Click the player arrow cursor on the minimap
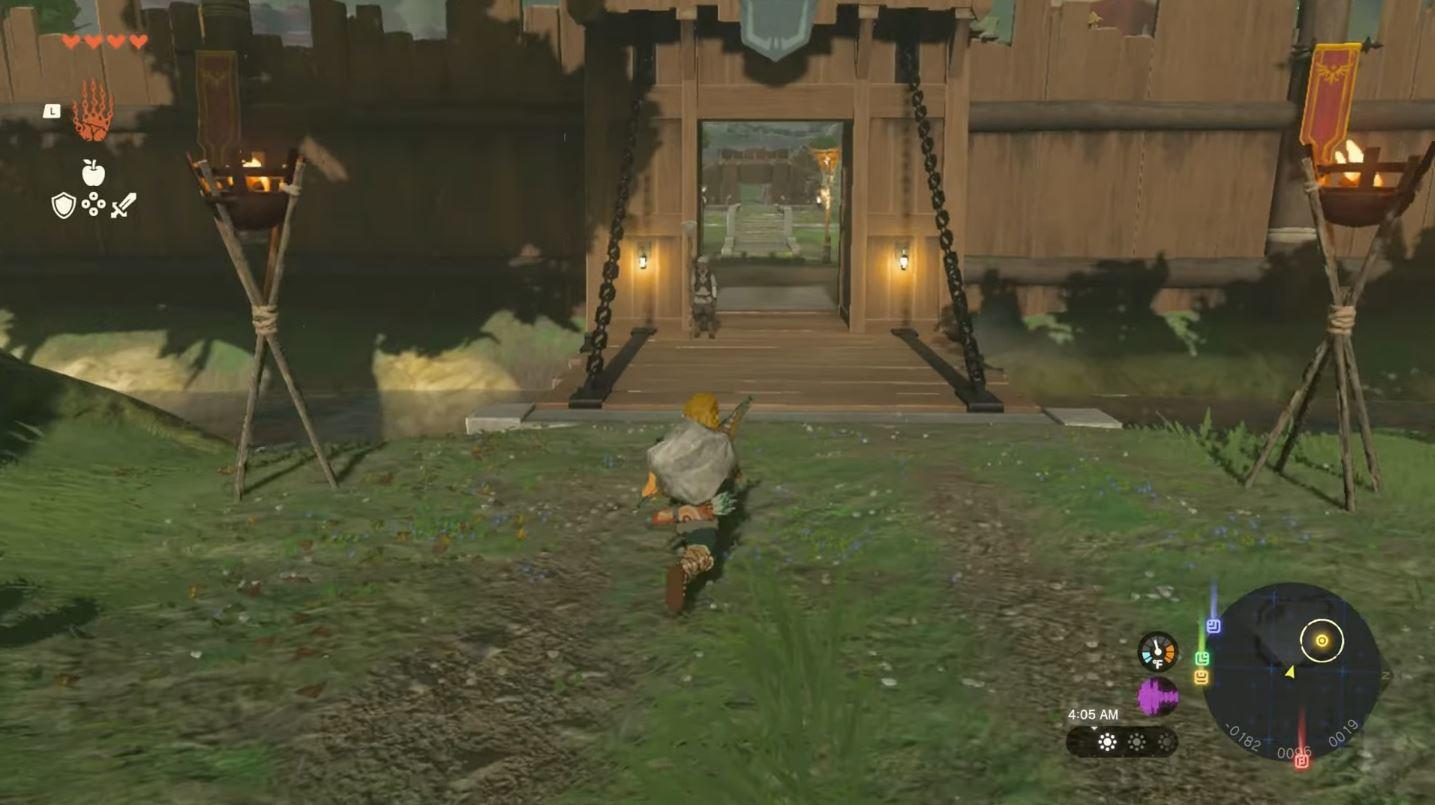This screenshot has width=1435, height=805. click(1289, 673)
